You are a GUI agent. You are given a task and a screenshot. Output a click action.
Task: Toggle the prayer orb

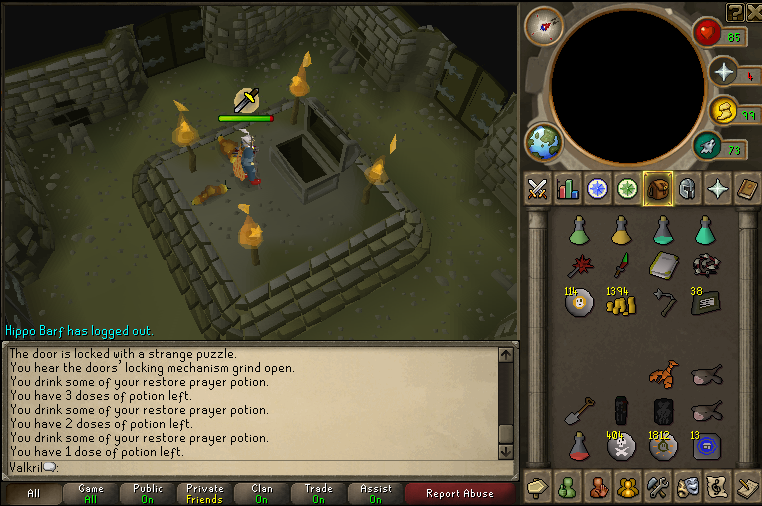pos(722,72)
